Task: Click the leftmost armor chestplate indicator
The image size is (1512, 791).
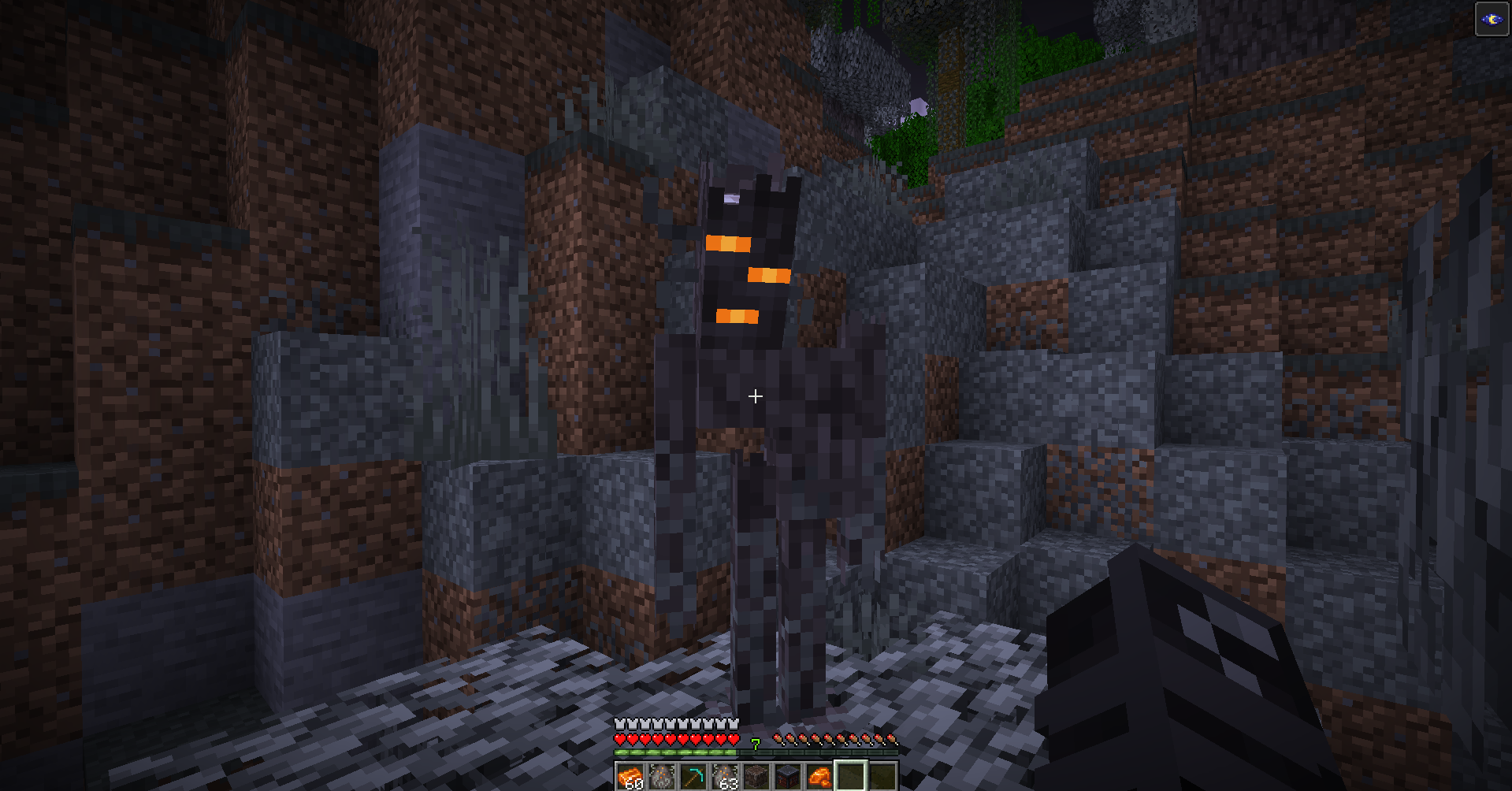Action: click(620, 724)
